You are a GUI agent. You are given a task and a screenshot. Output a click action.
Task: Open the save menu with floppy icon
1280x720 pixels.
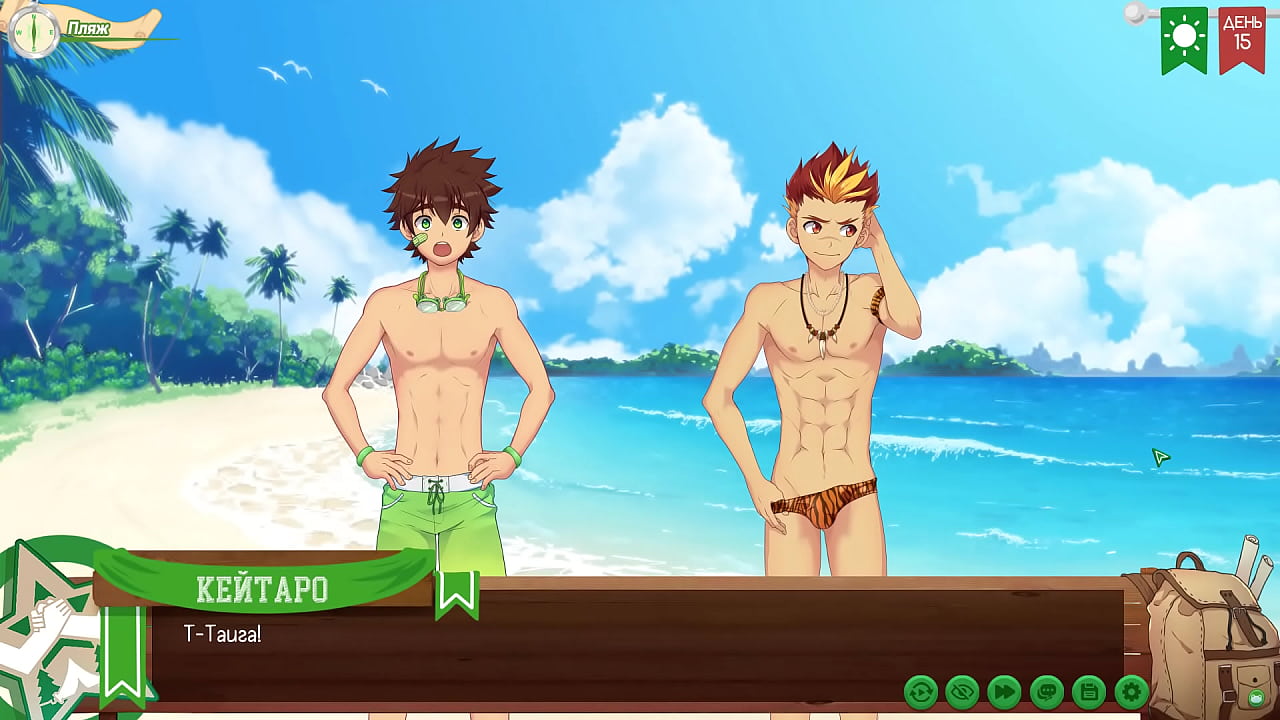point(1088,690)
